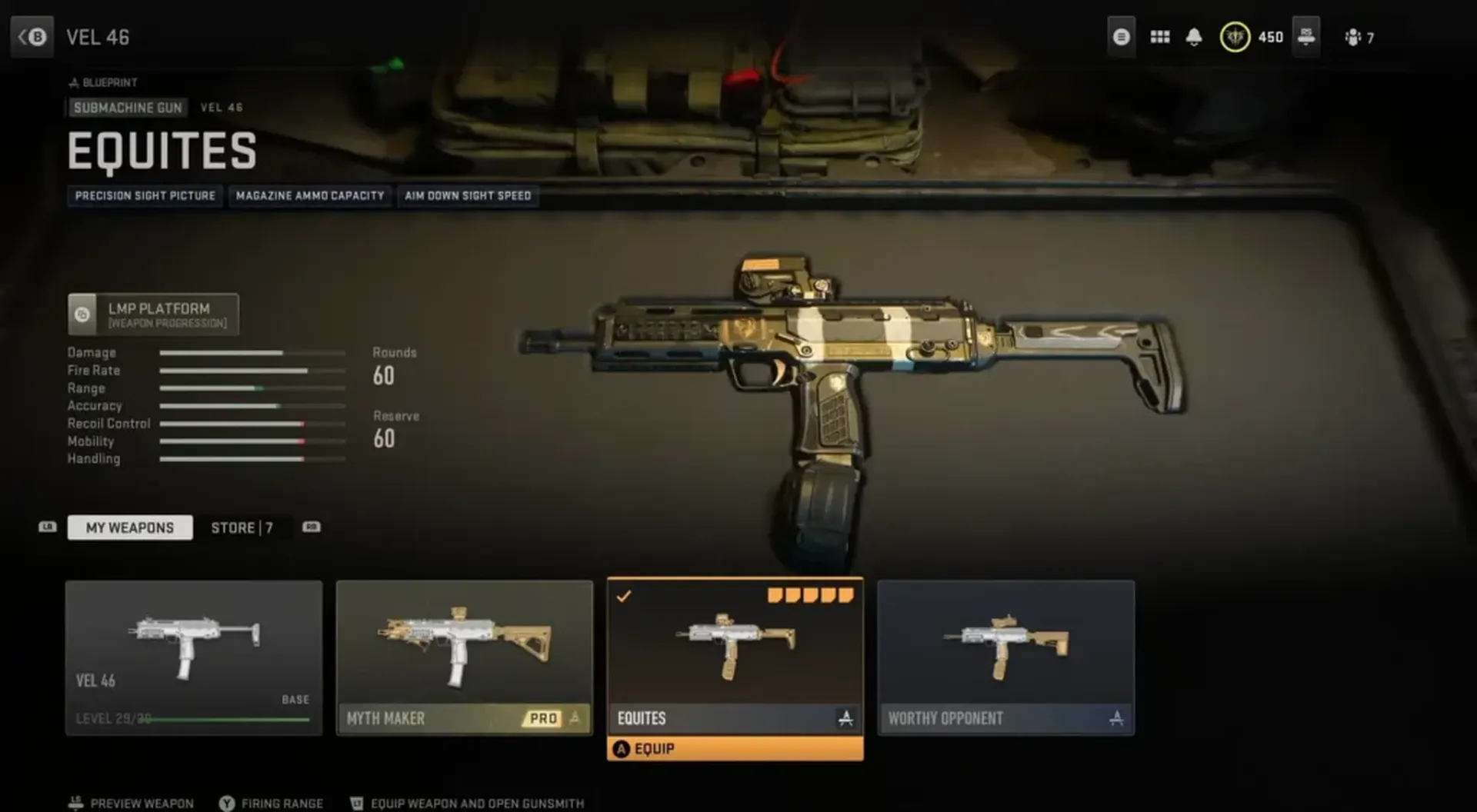This screenshot has height=812, width=1477.
Task: Preview the weapon
Action: tap(132, 803)
